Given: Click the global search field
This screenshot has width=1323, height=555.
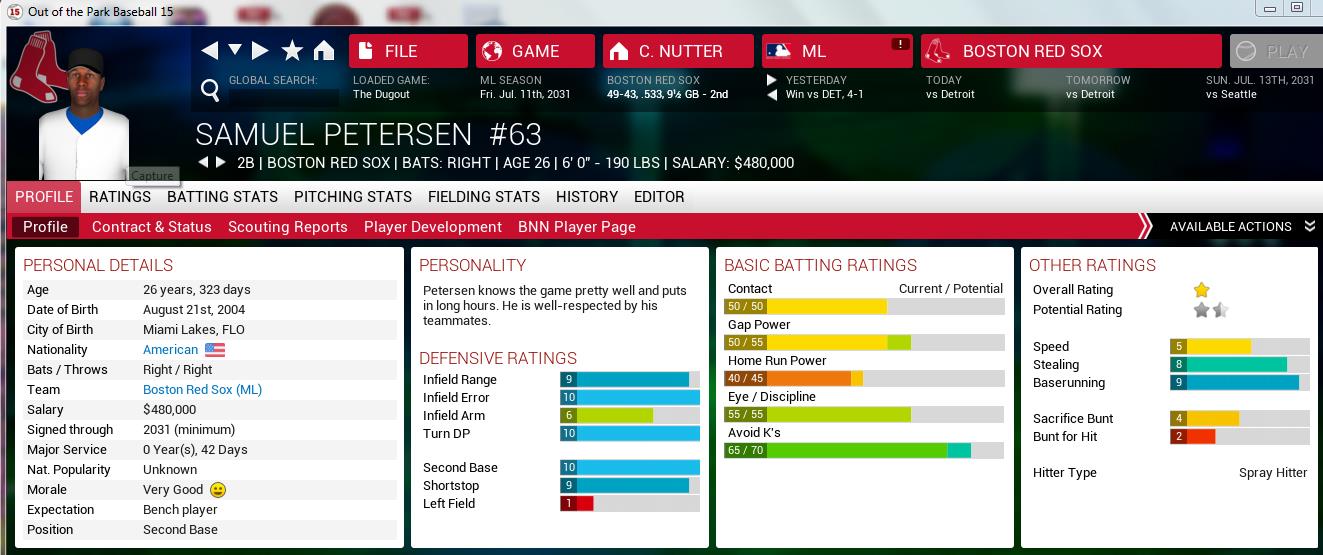Looking at the screenshot, I should (284, 97).
